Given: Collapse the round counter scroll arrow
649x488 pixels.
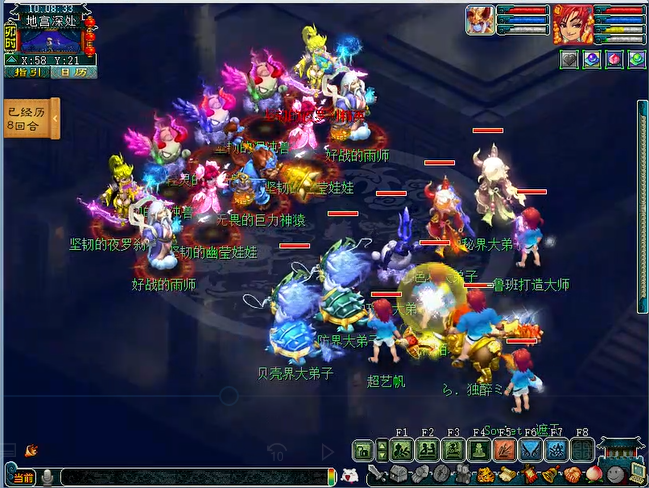Looking at the screenshot, I should coord(56,119).
